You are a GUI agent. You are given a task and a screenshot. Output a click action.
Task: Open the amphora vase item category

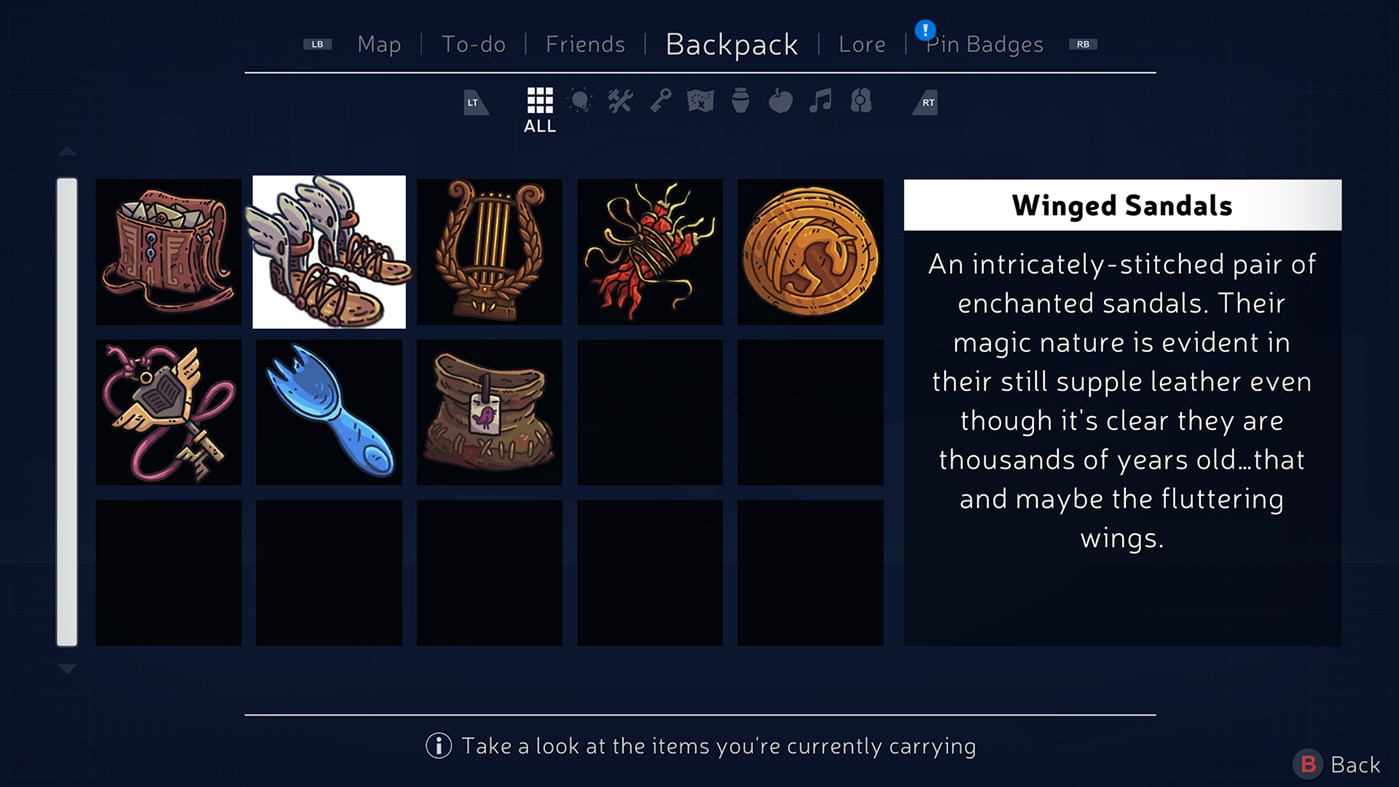(740, 100)
